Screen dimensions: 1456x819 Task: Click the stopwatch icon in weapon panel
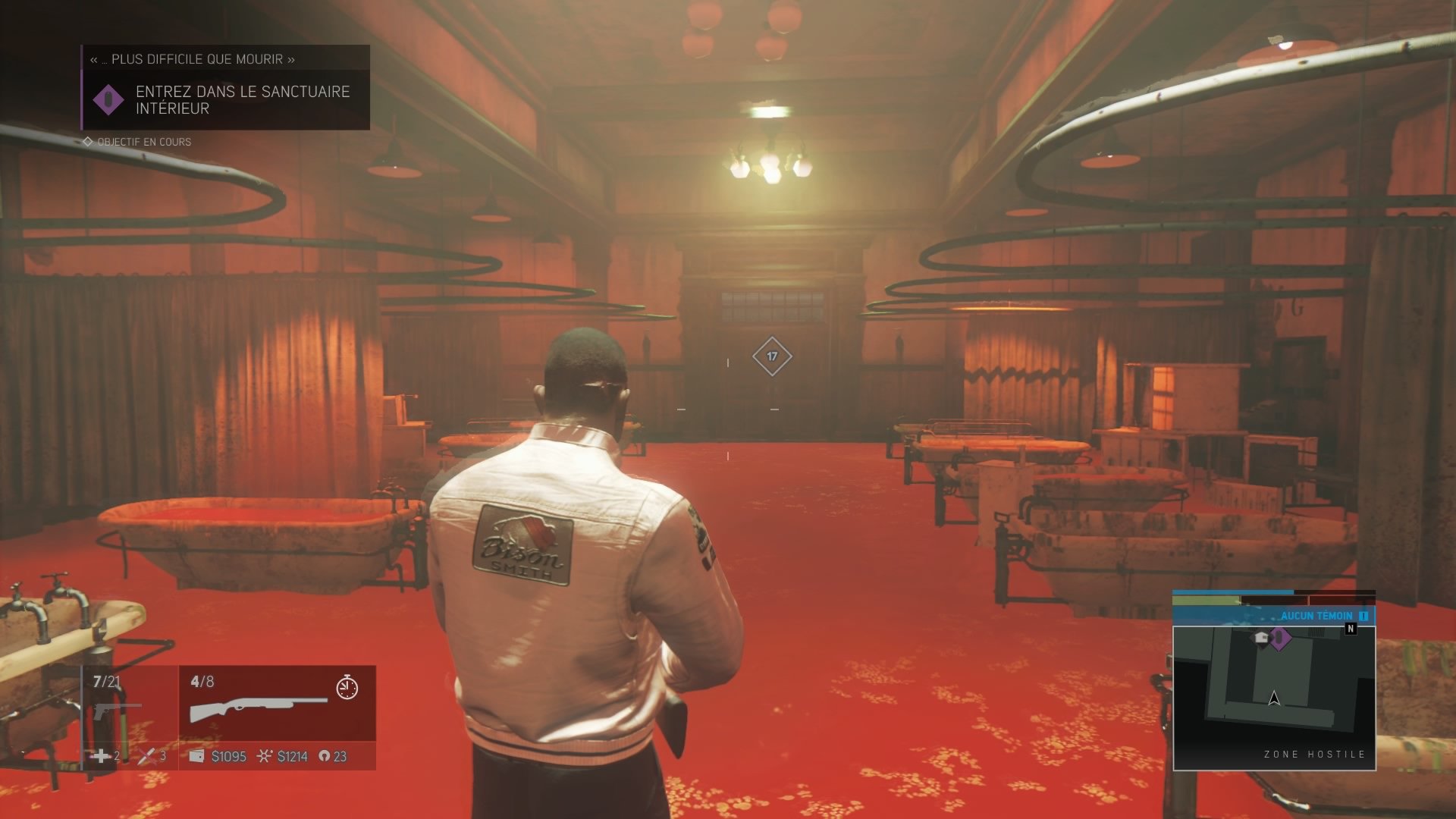point(347,687)
